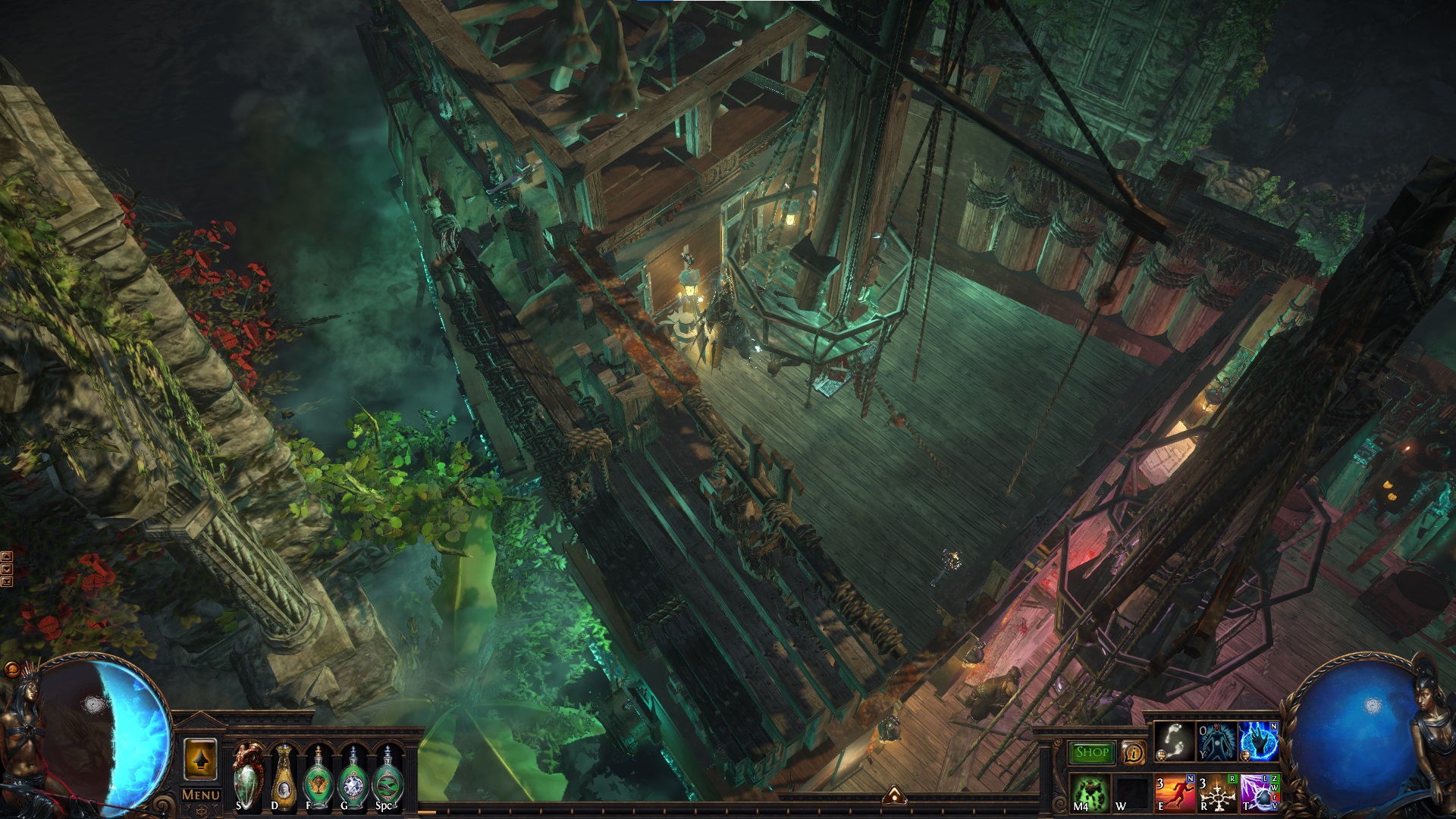This screenshot has width=1456, height=819.
Task: Jump chat to bottom with bottom-arrow button
Action: tap(7, 582)
